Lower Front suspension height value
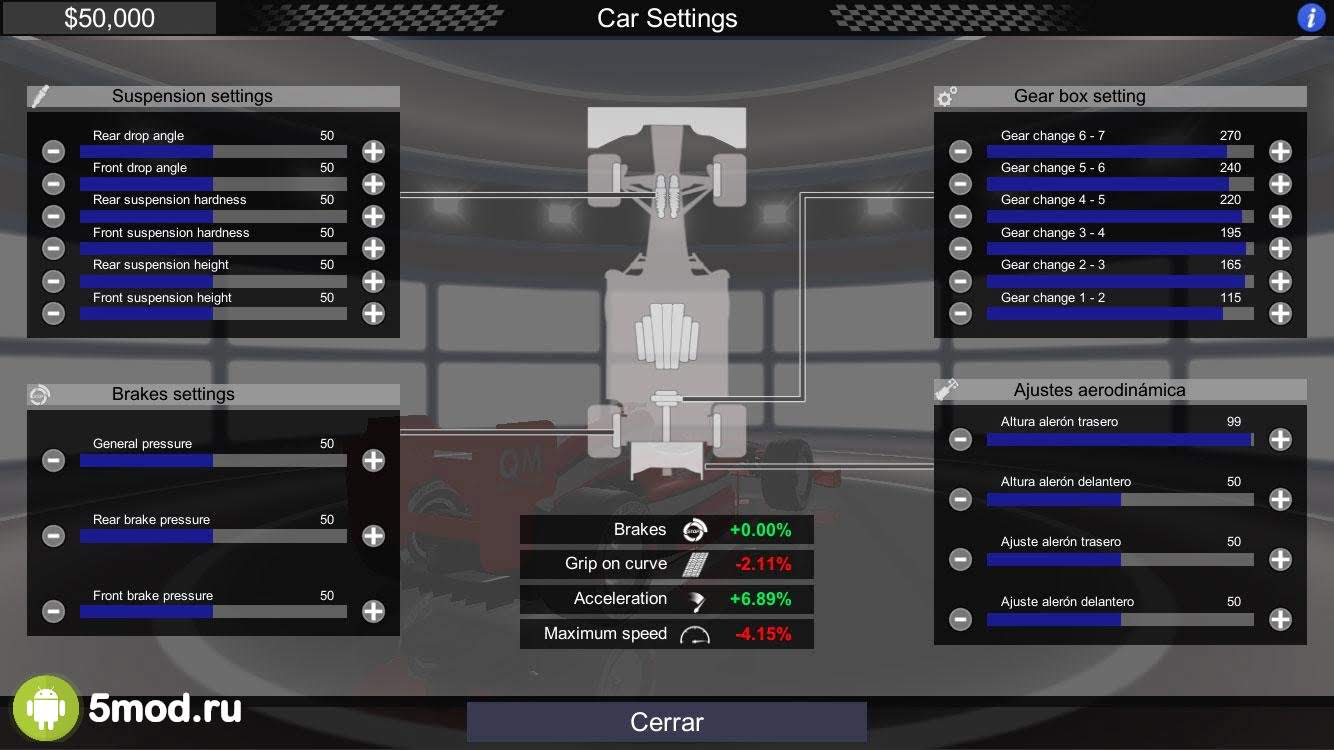The height and width of the screenshot is (750, 1334). coord(54,313)
